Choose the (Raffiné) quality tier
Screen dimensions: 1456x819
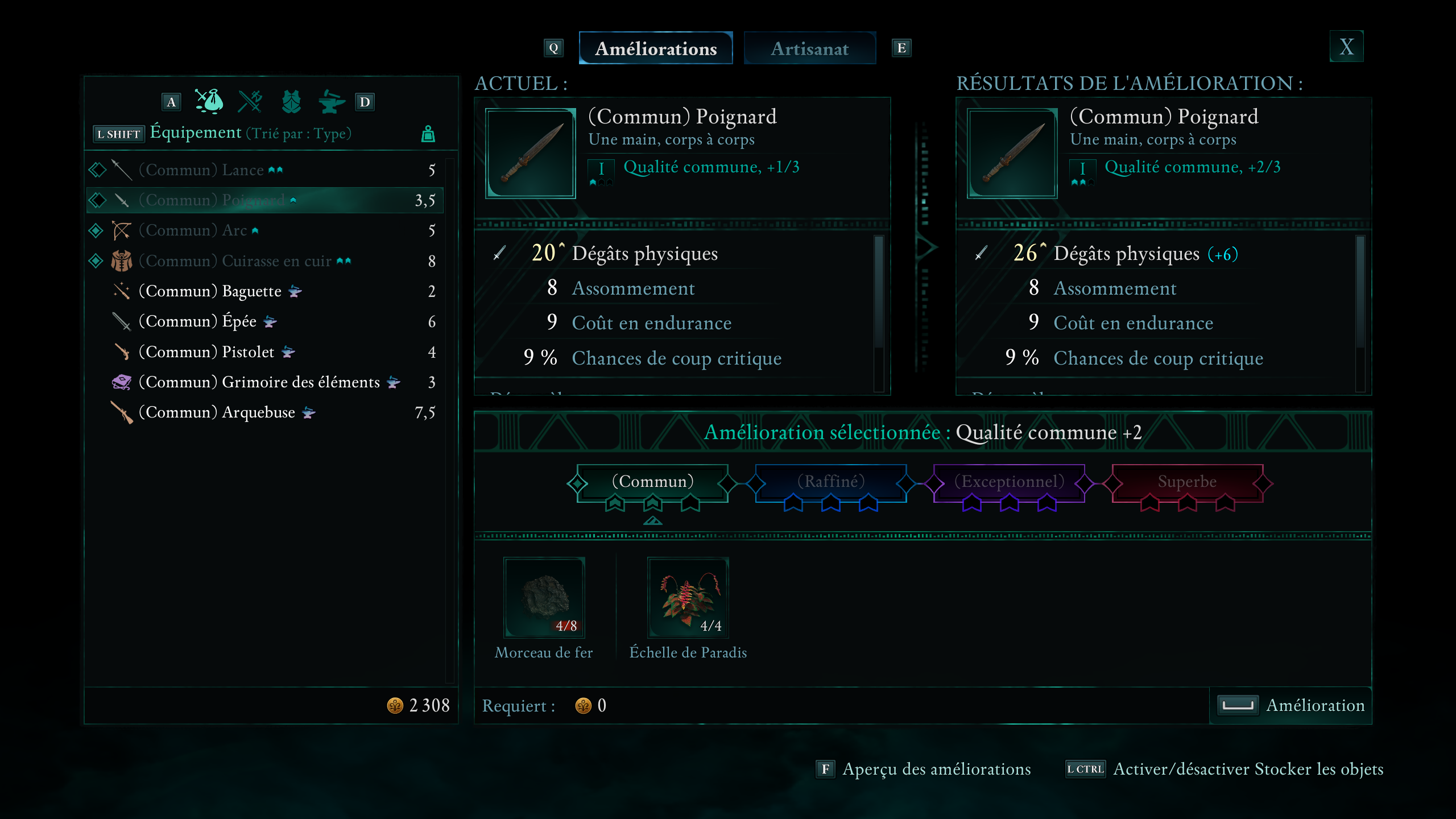click(x=830, y=482)
